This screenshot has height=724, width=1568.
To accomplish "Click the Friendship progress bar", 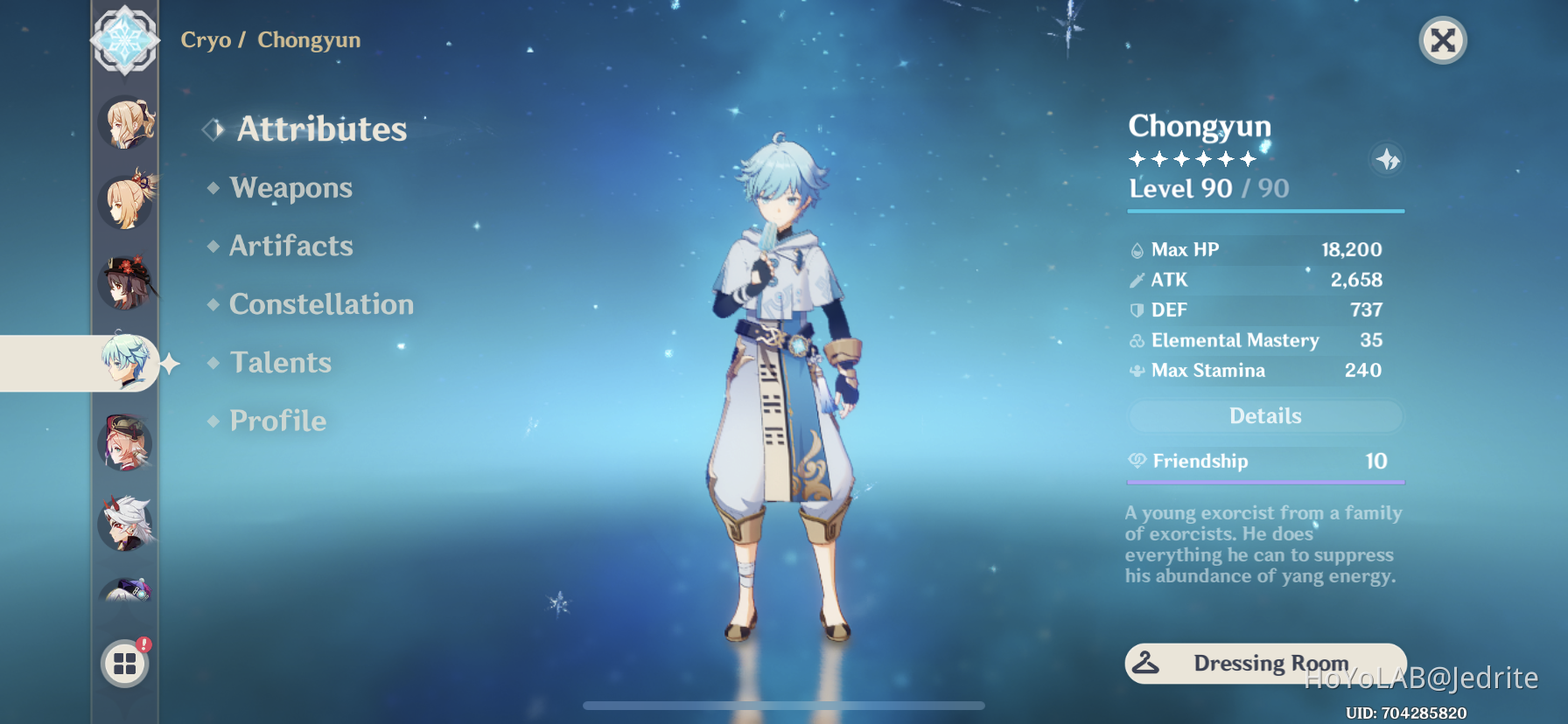I will pyautogui.click(x=1264, y=481).
